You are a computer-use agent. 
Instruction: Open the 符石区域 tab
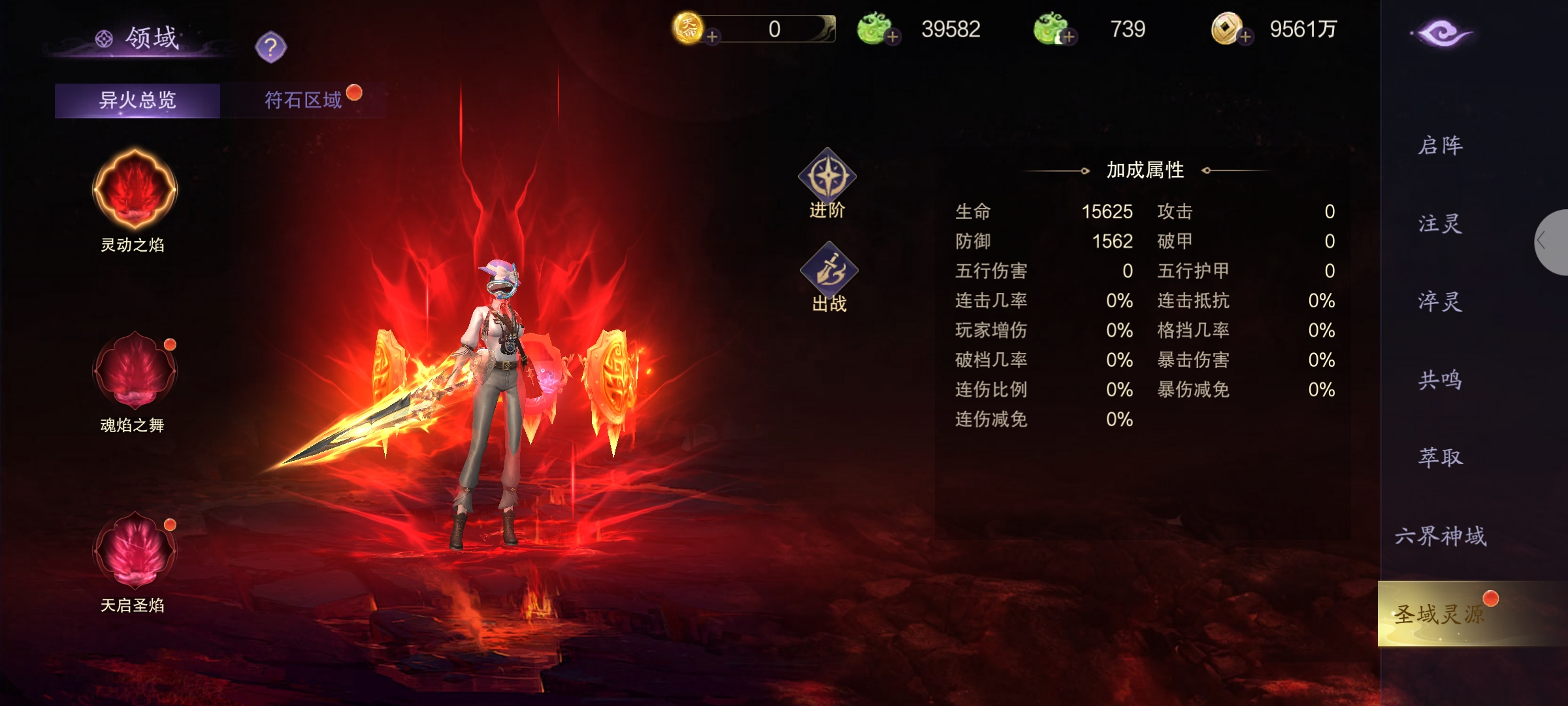coord(303,100)
